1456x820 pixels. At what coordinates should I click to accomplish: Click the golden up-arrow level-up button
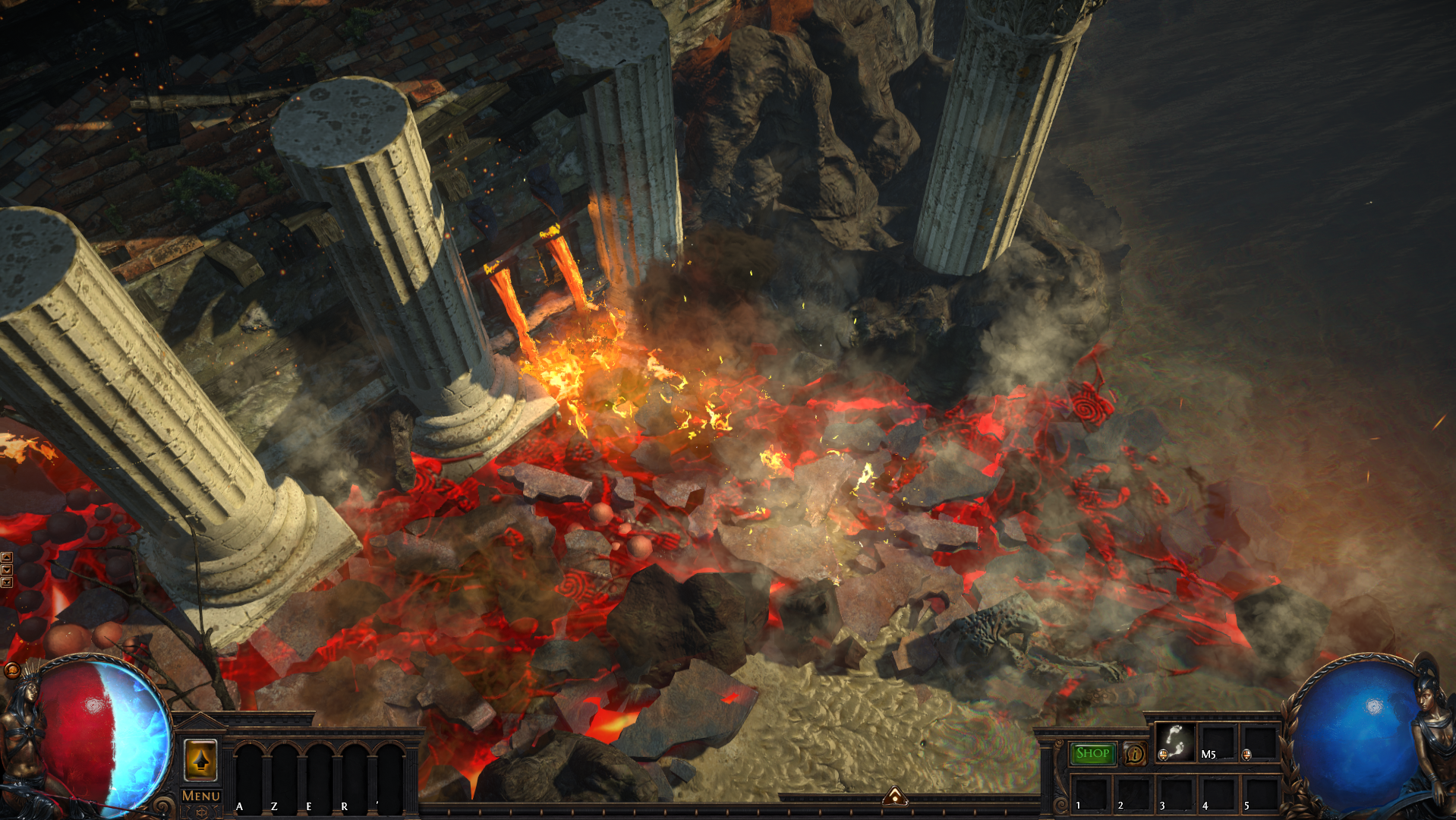click(x=200, y=759)
